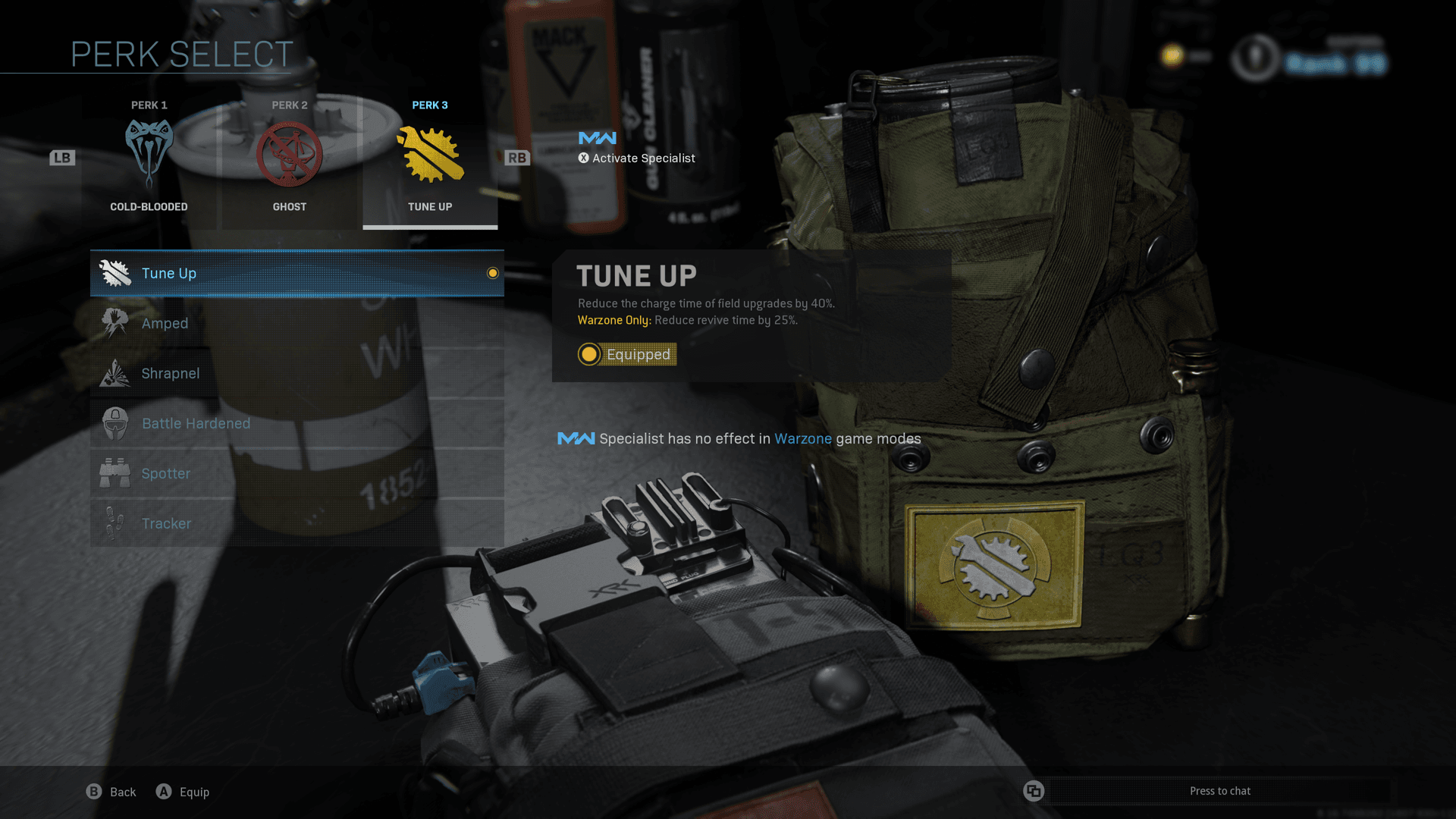This screenshot has height=819, width=1456.
Task: Click the gold coin currency indicator
Action: (1172, 54)
